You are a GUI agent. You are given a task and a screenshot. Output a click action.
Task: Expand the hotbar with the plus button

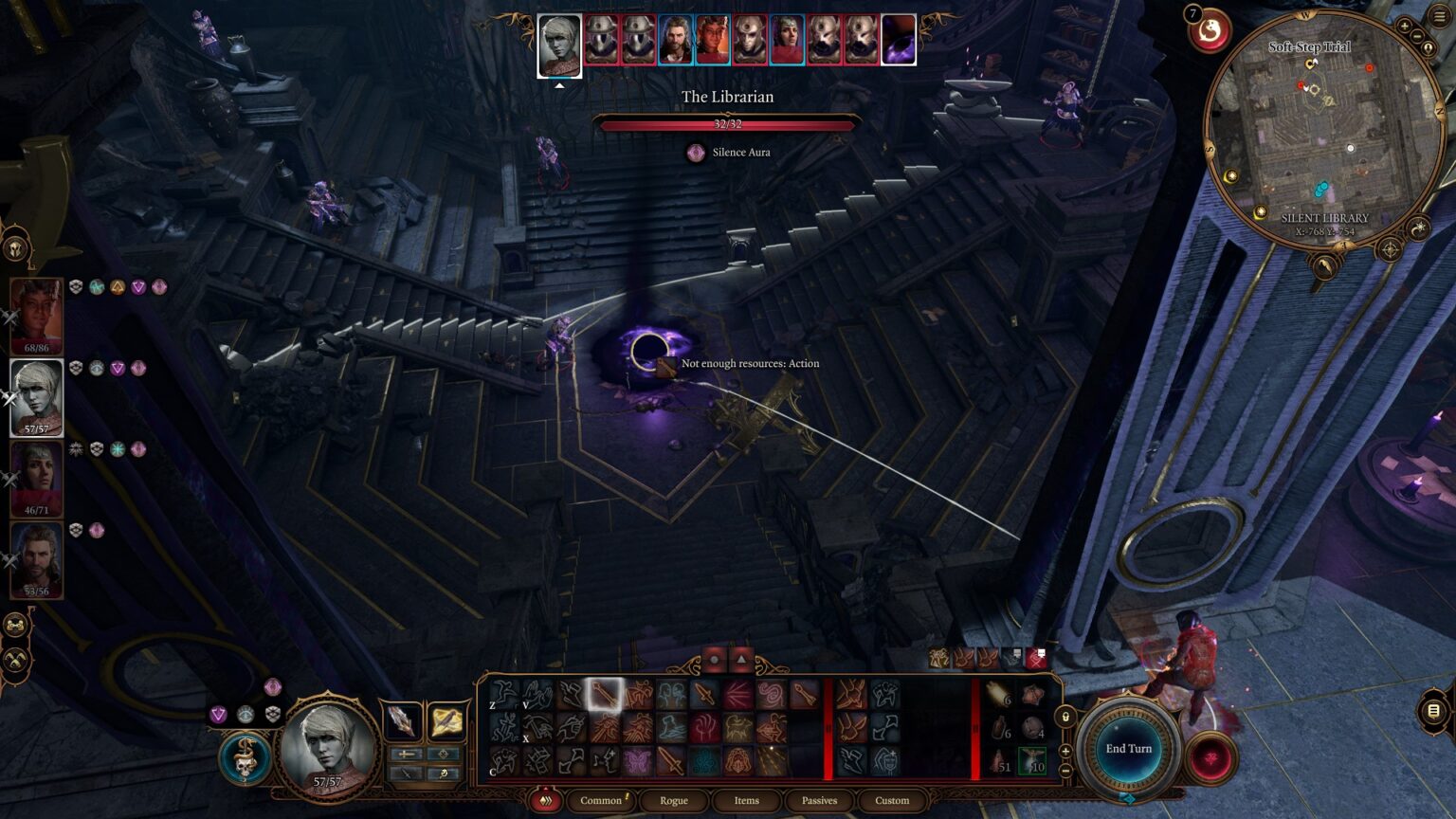tap(1065, 751)
